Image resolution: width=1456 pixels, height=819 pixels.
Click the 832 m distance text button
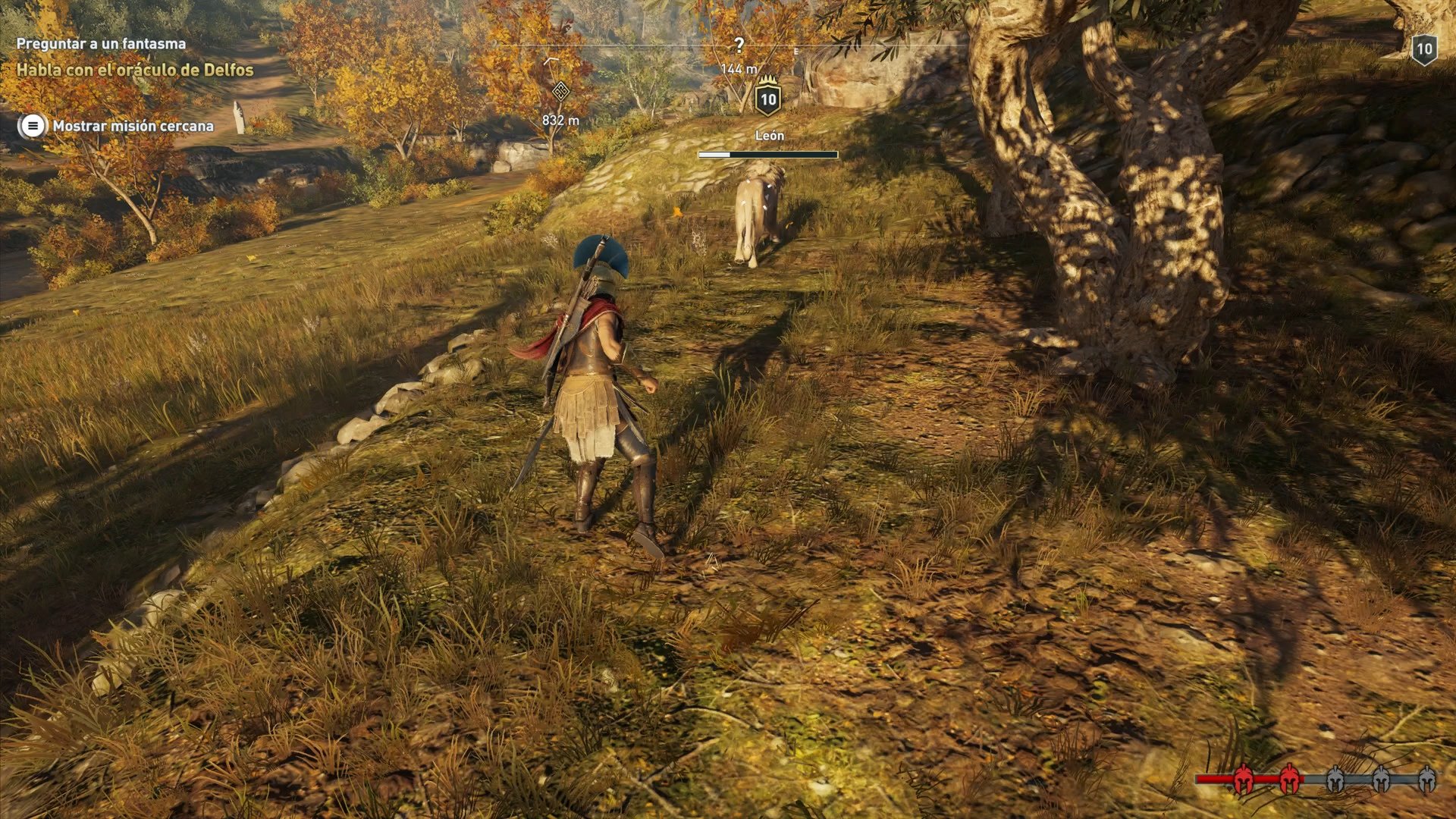tap(560, 118)
